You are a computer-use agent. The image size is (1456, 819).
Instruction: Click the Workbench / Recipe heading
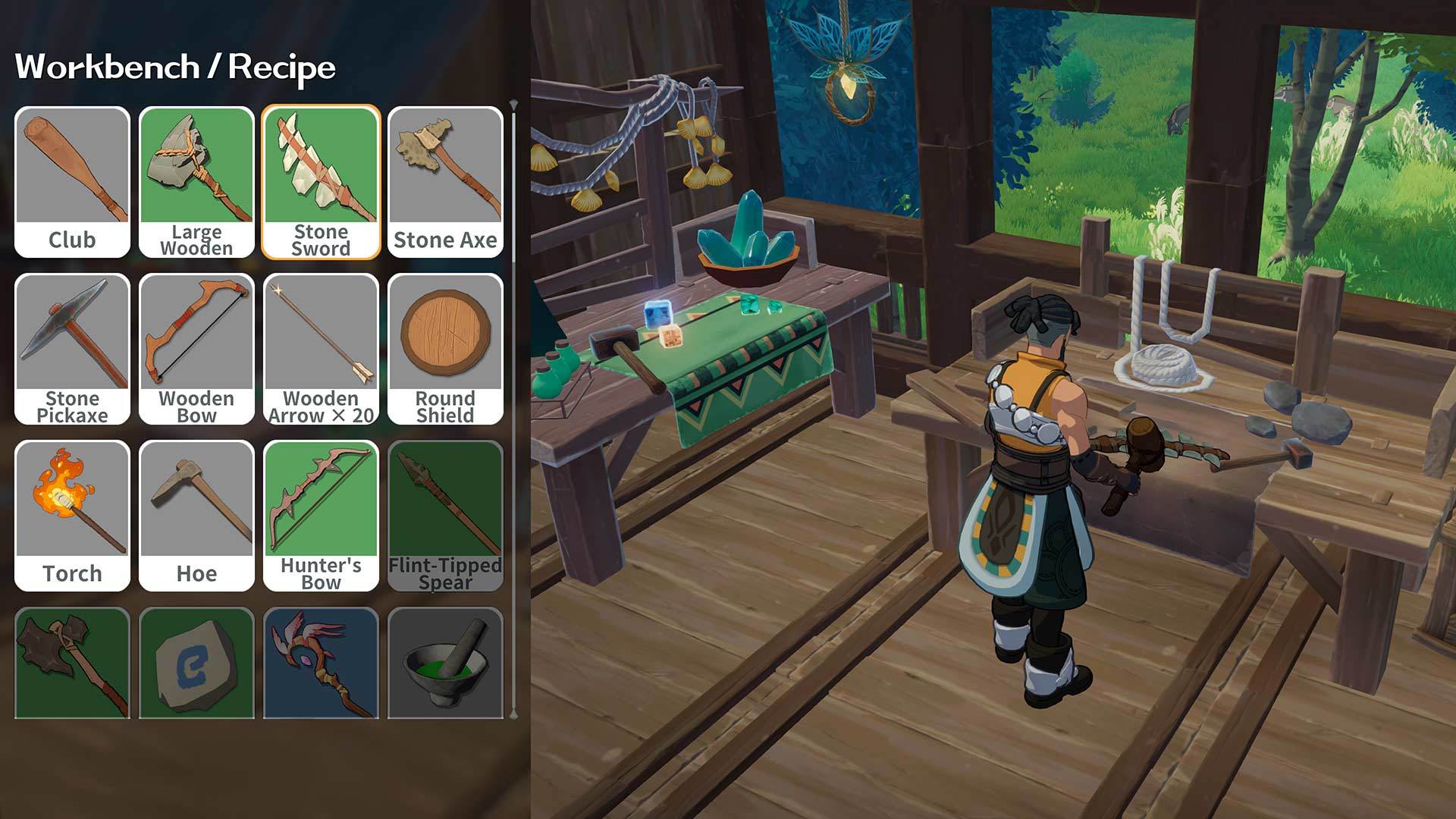176,68
